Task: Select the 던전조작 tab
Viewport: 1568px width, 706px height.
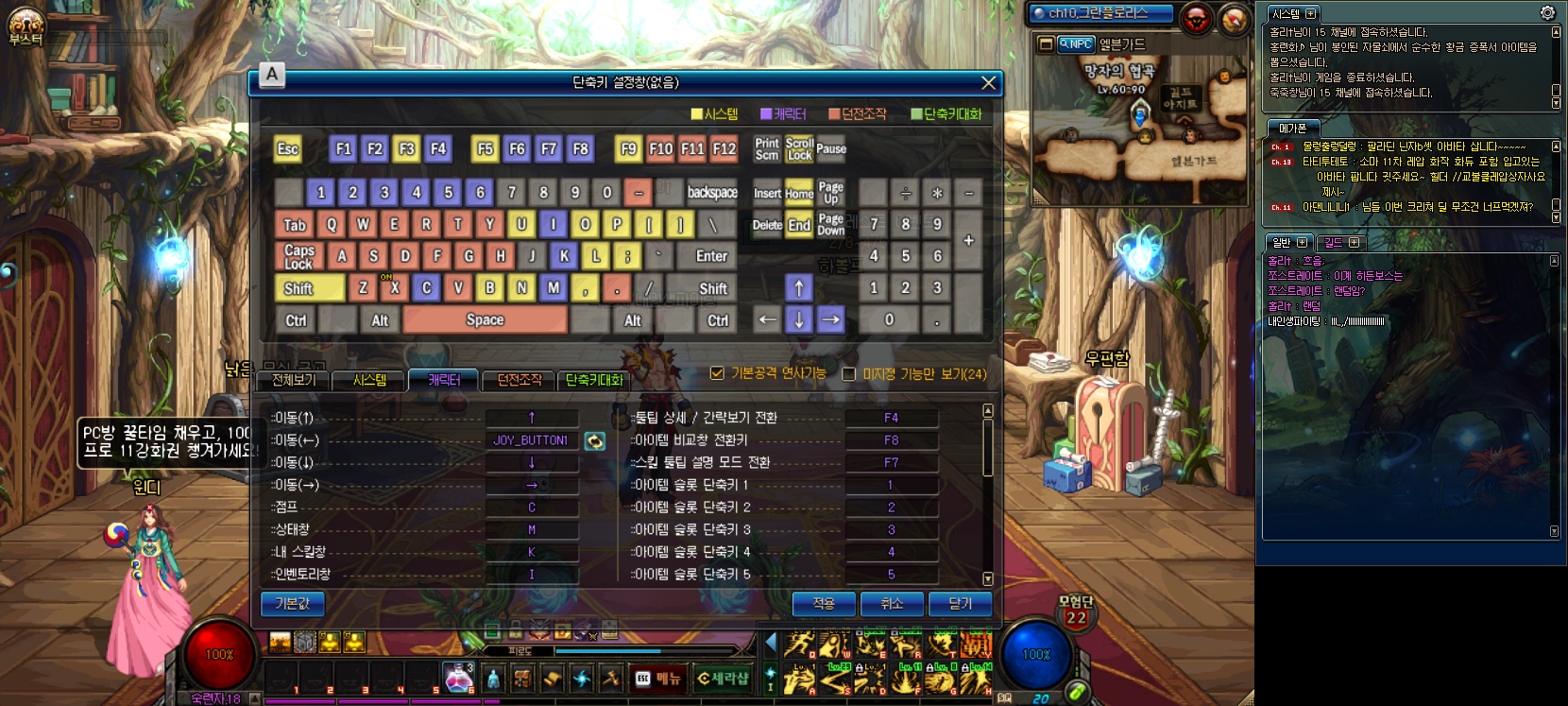Action: [x=519, y=380]
